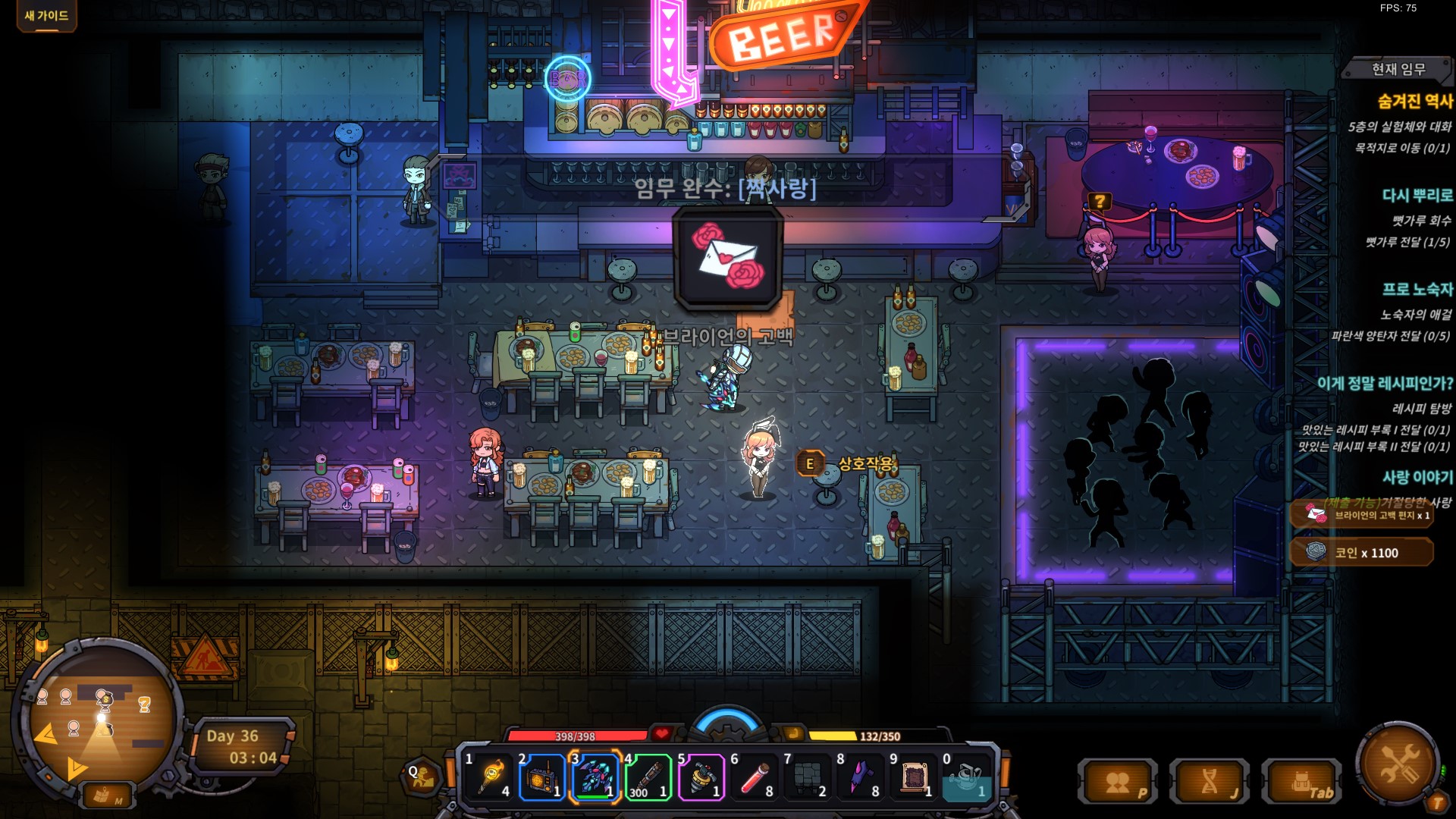This screenshot has height=819, width=1456.
Task: Select the 숨겨진 역사 quest in tracker
Action: tap(1414, 101)
